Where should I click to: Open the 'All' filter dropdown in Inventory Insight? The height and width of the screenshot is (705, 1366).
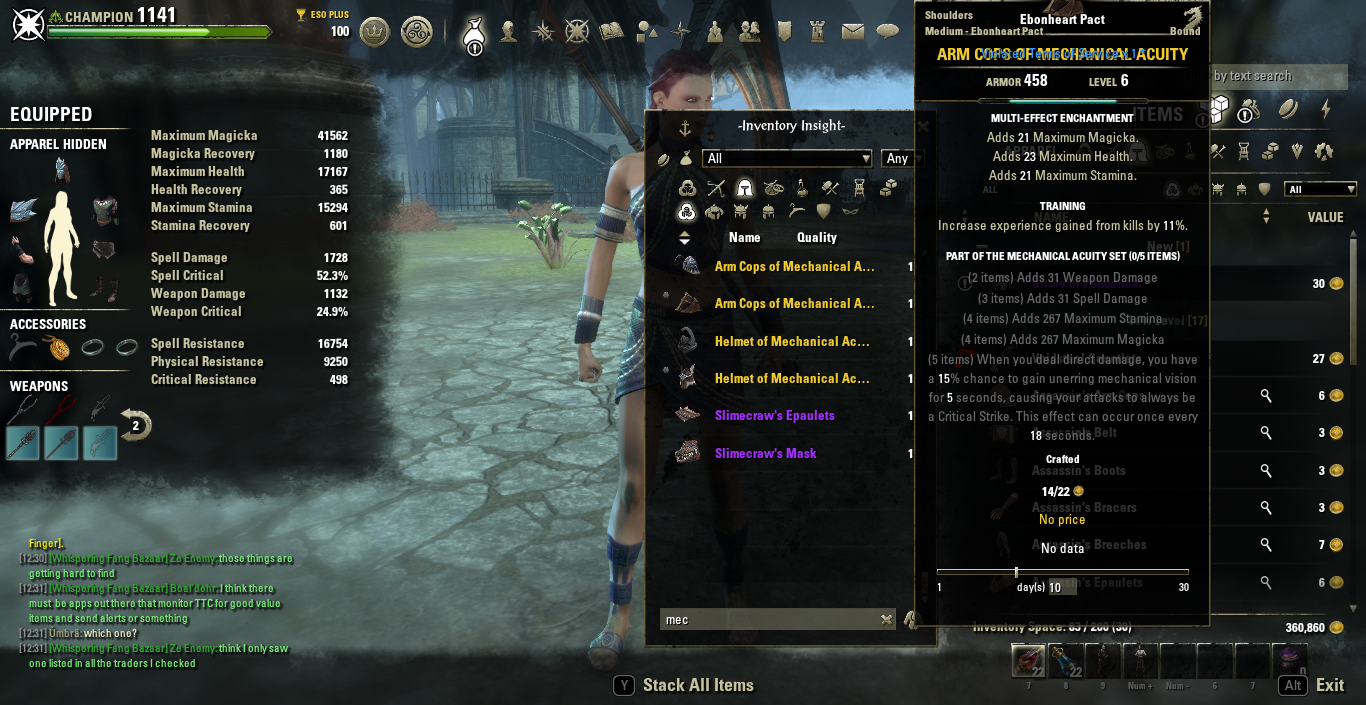[x=788, y=158]
